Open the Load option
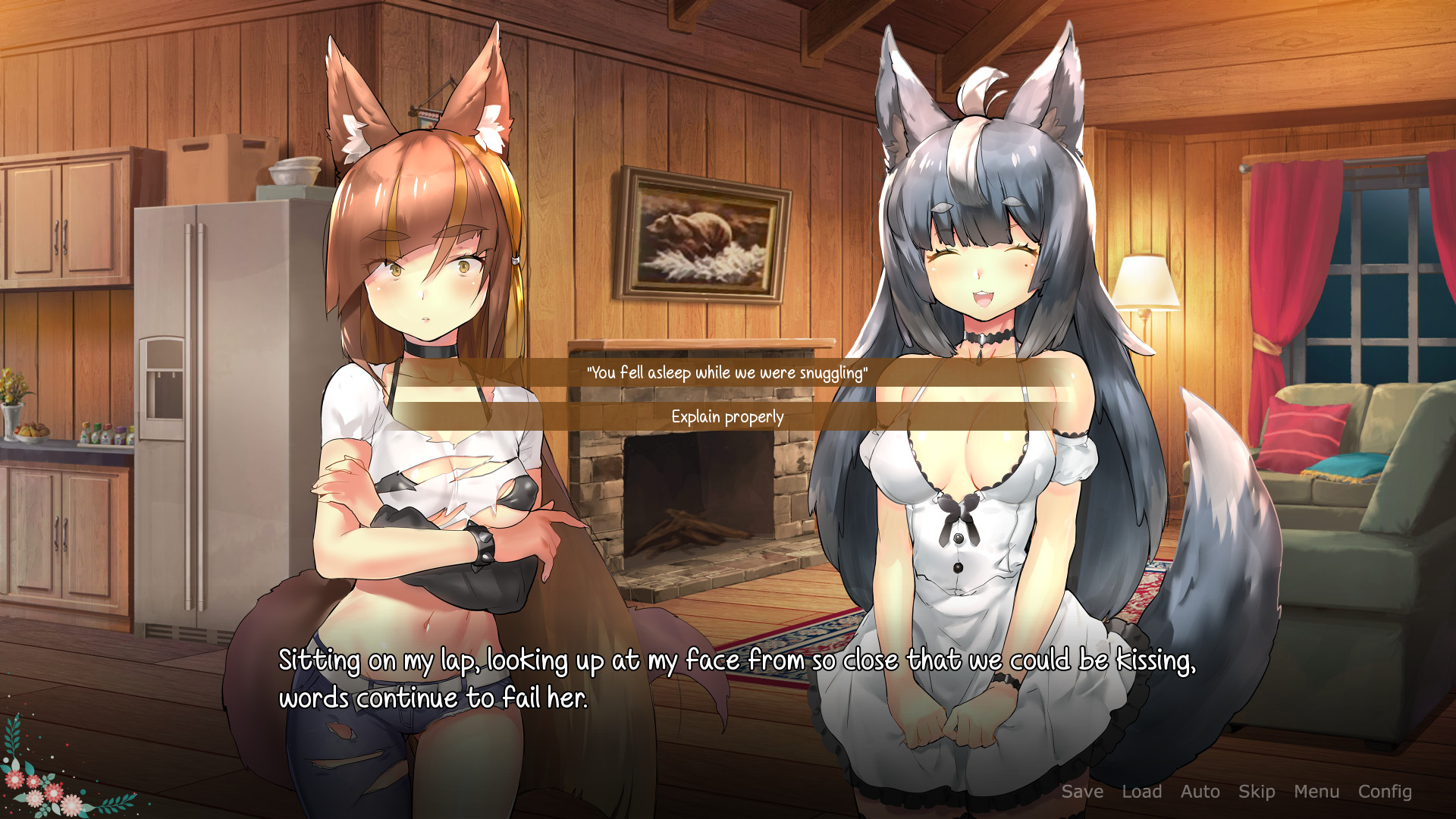This screenshot has height=819, width=1456. point(1144,792)
